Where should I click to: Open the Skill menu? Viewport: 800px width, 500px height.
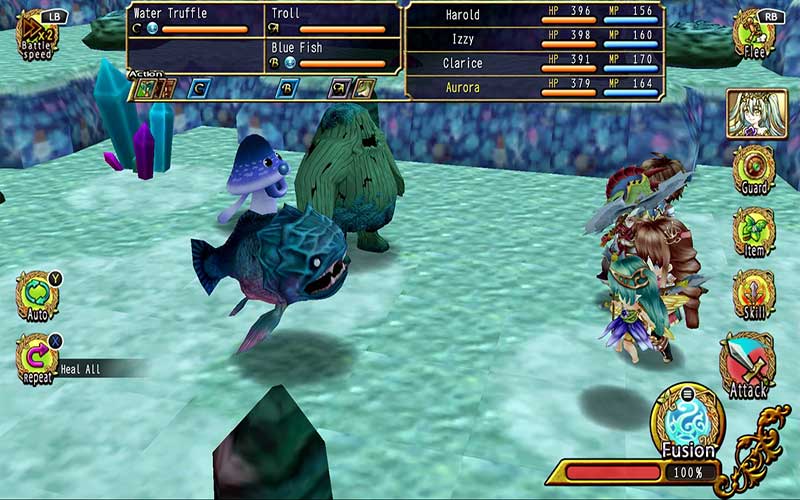[754, 294]
